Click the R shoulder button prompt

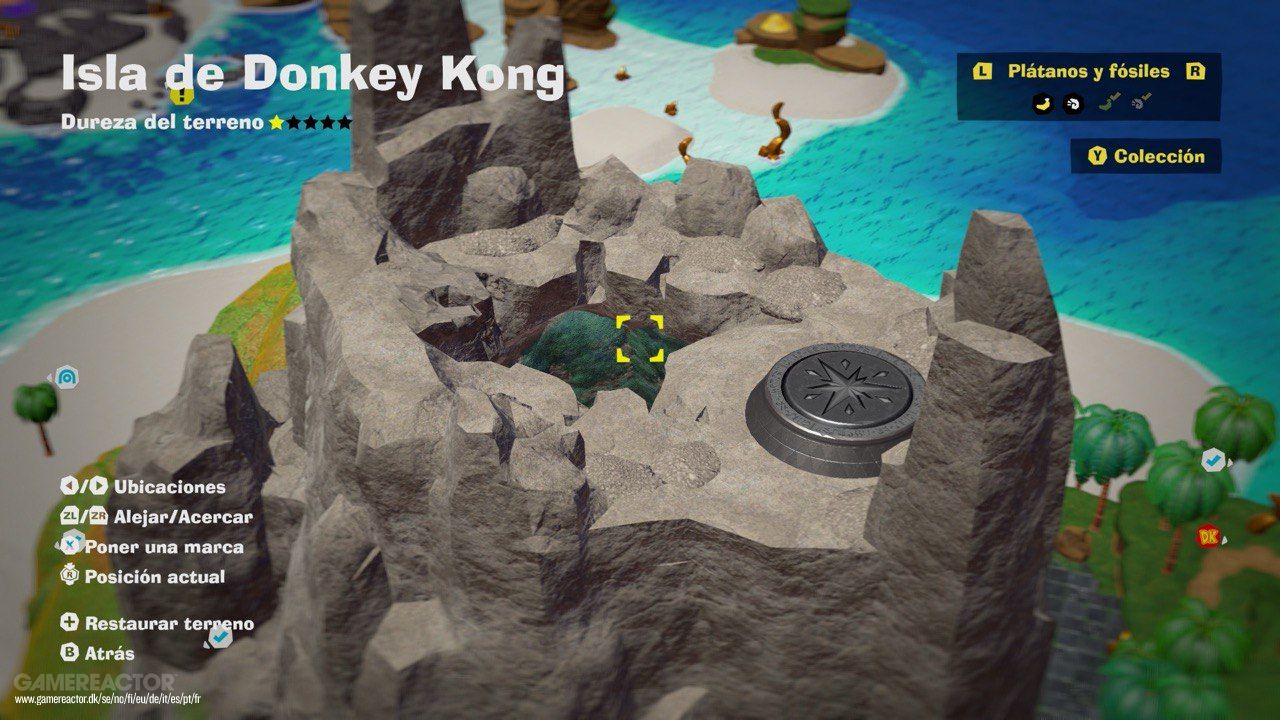tap(1195, 71)
